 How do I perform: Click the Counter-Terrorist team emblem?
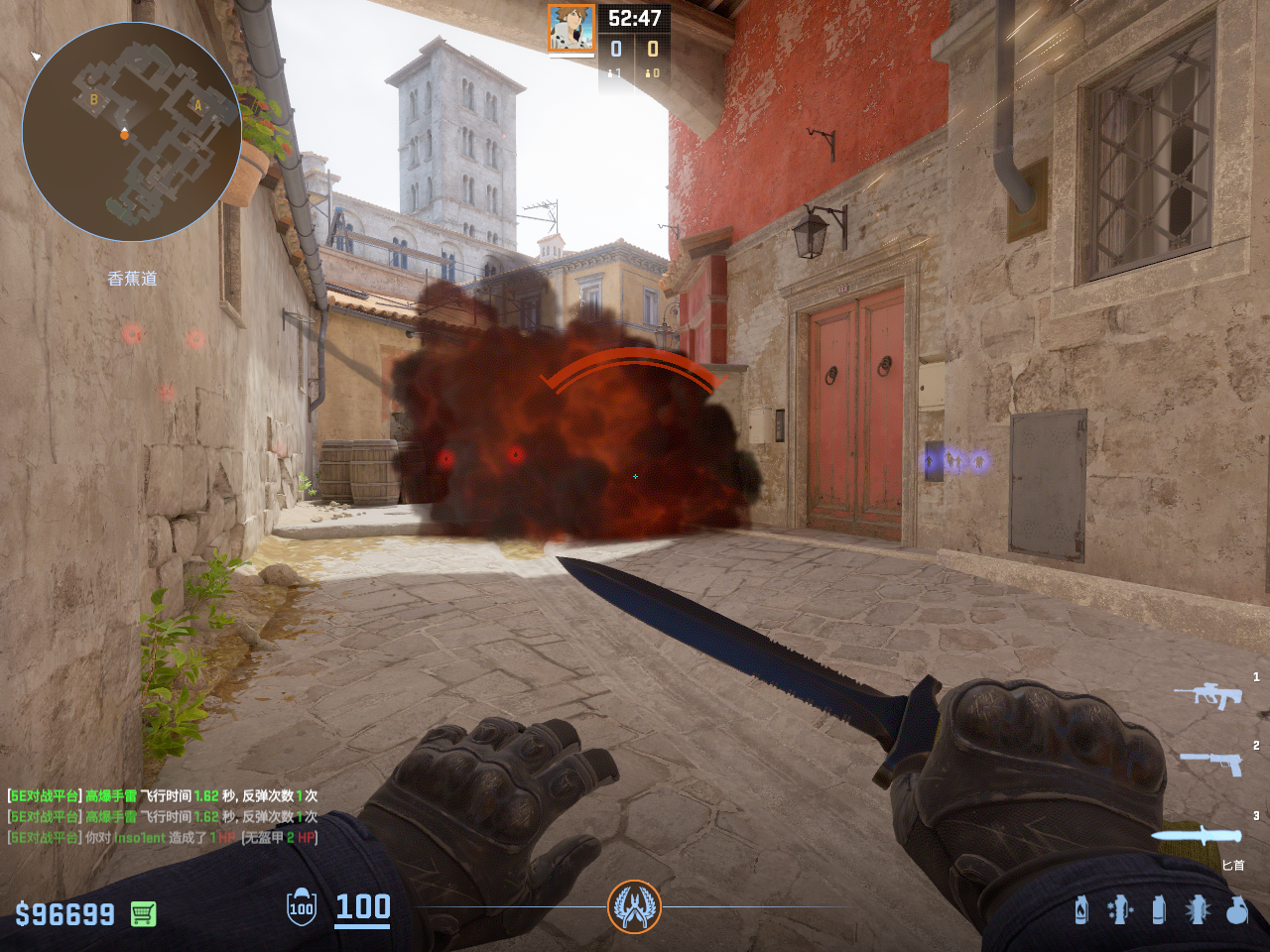[634, 906]
